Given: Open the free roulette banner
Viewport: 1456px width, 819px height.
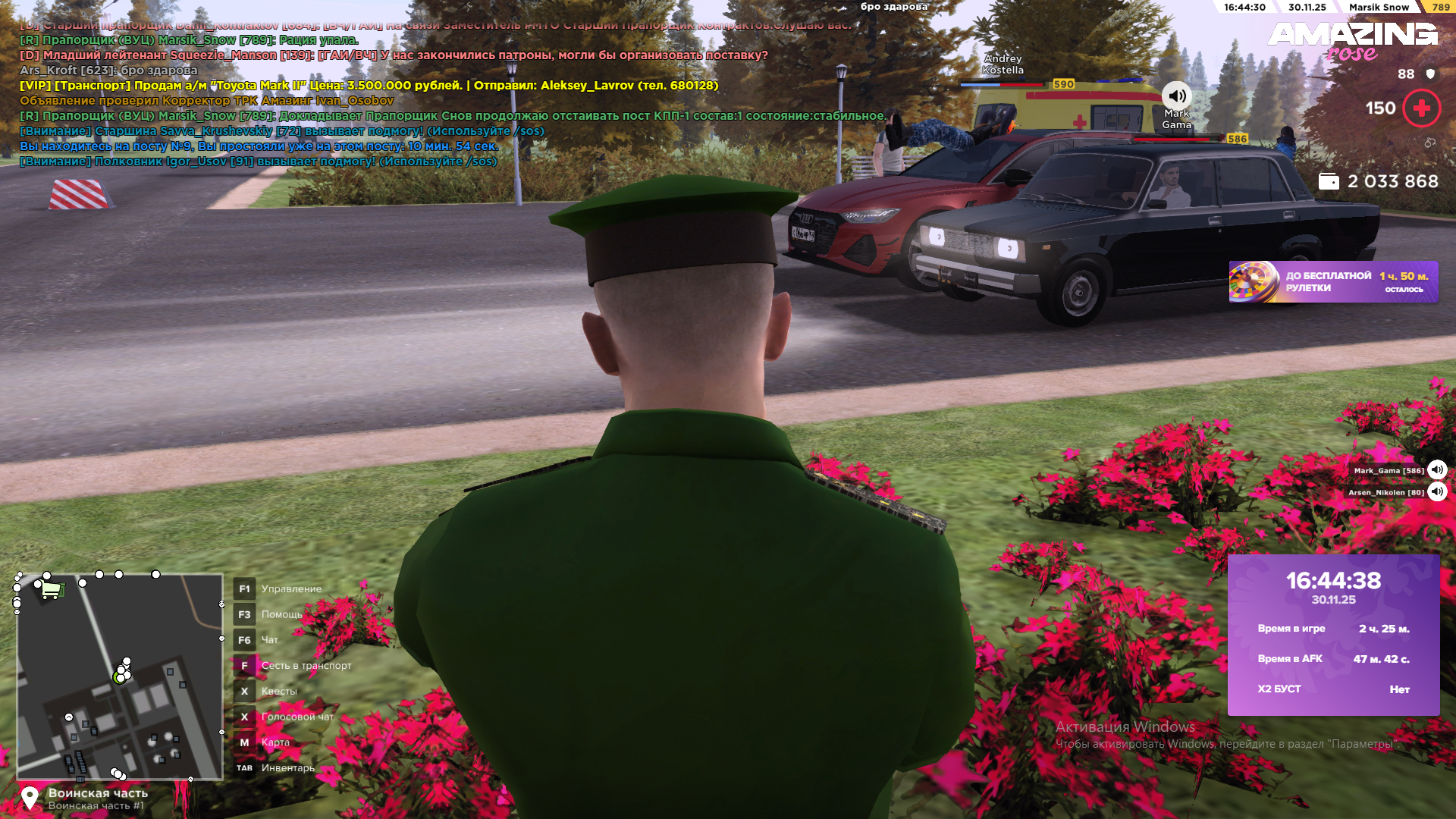Looking at the screenshot, I should click(1332, 282).
